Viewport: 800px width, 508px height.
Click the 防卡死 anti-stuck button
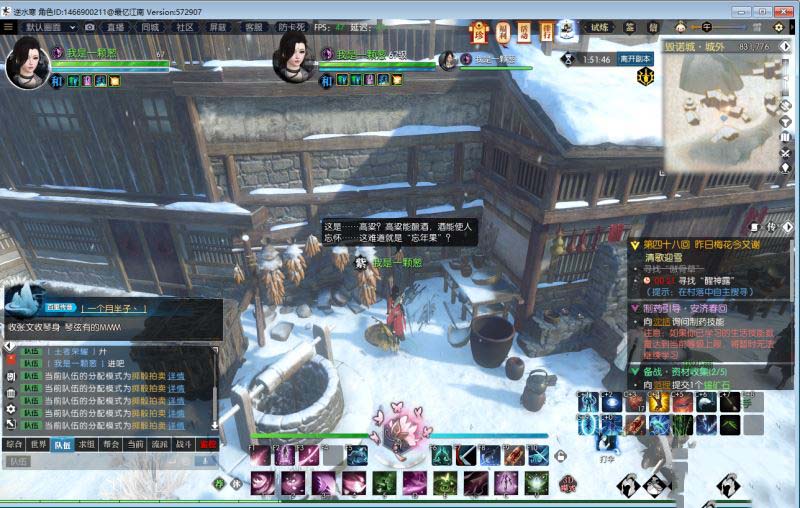click(292, 27)
